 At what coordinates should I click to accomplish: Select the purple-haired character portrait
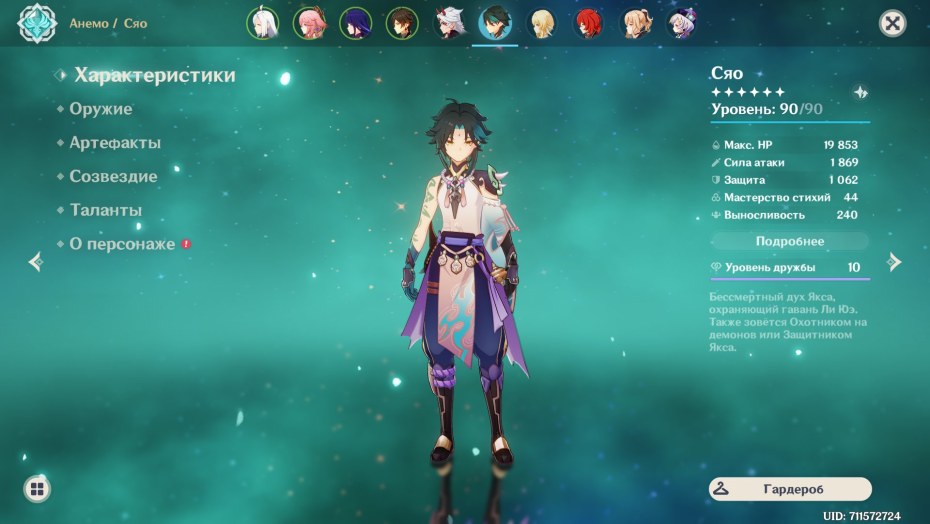[x=356, y=23]
